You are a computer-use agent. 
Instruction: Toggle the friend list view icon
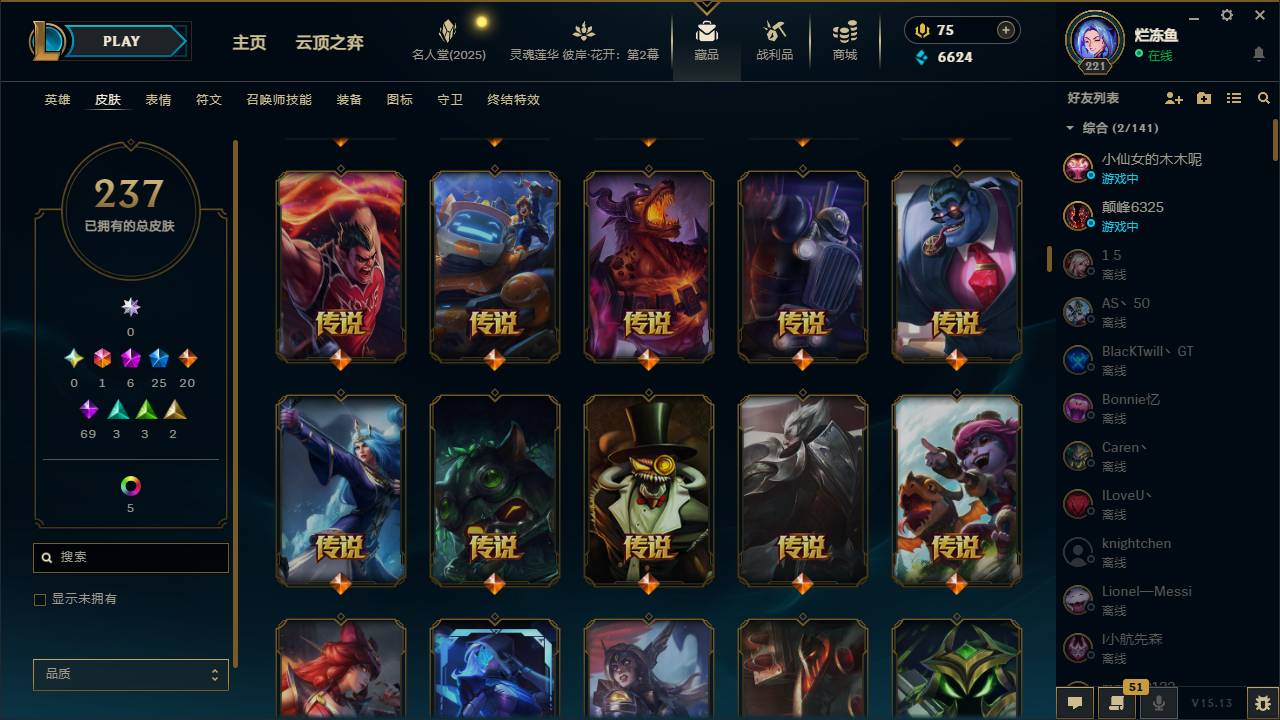click(x=1233, y=97)
